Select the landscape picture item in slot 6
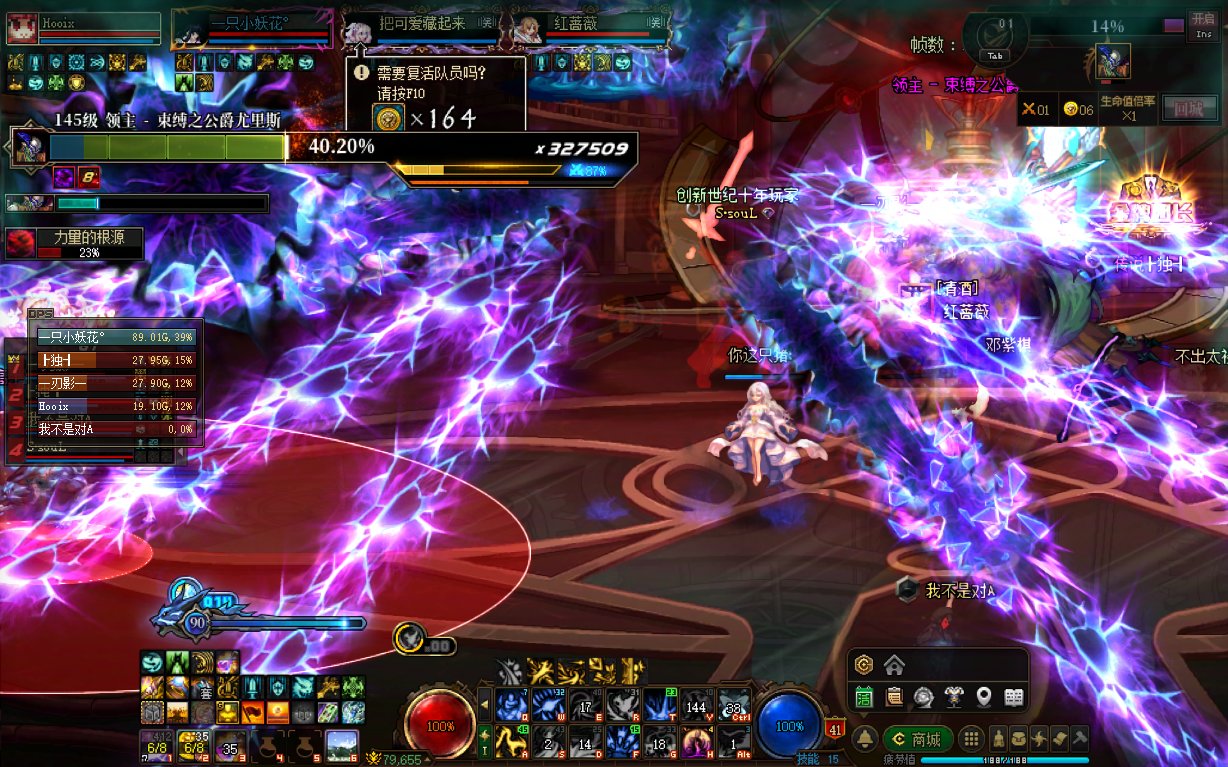This screenshot has width=1228, height=767. (342, 746)
